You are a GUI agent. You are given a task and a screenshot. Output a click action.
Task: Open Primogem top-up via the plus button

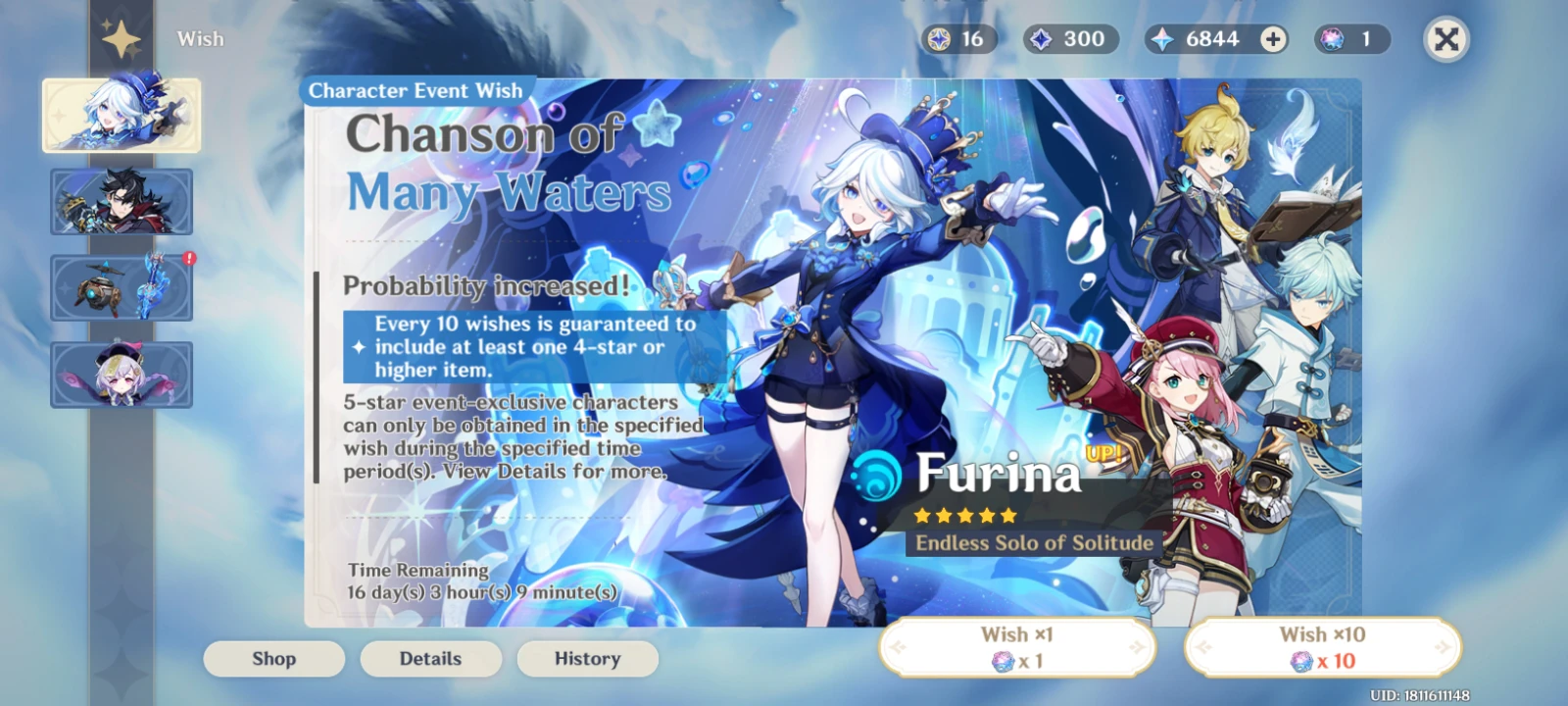tap(1272, 39)
